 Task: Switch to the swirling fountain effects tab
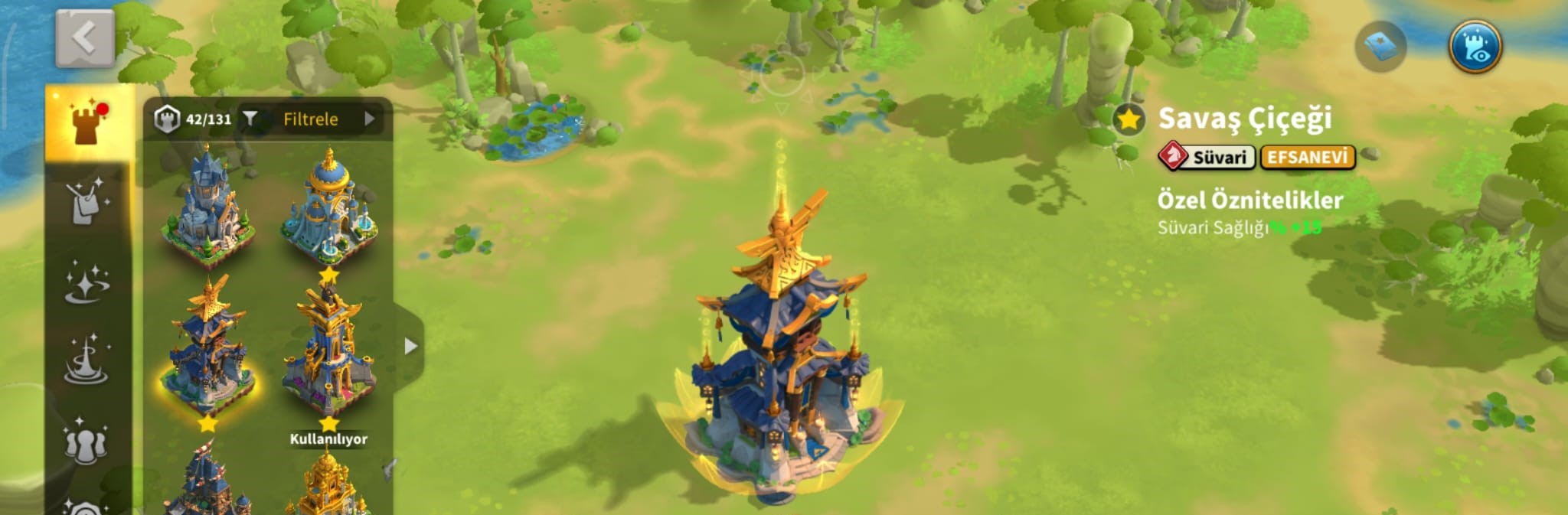pos(87,360)
